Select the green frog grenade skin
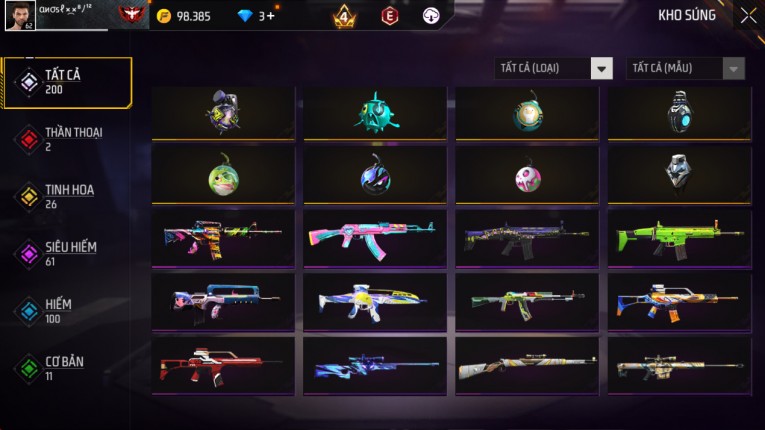 (x=223, y=176)
